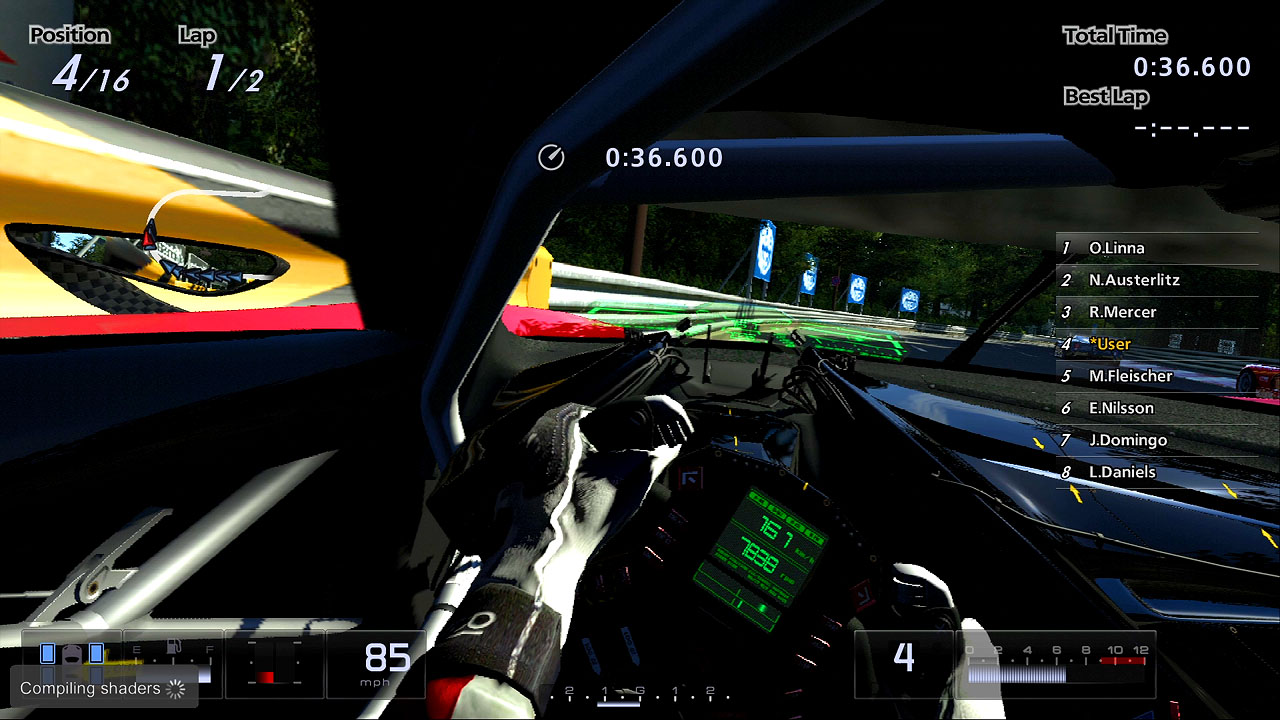Pick M.Fleischer from the driver list

(1130, 376)
